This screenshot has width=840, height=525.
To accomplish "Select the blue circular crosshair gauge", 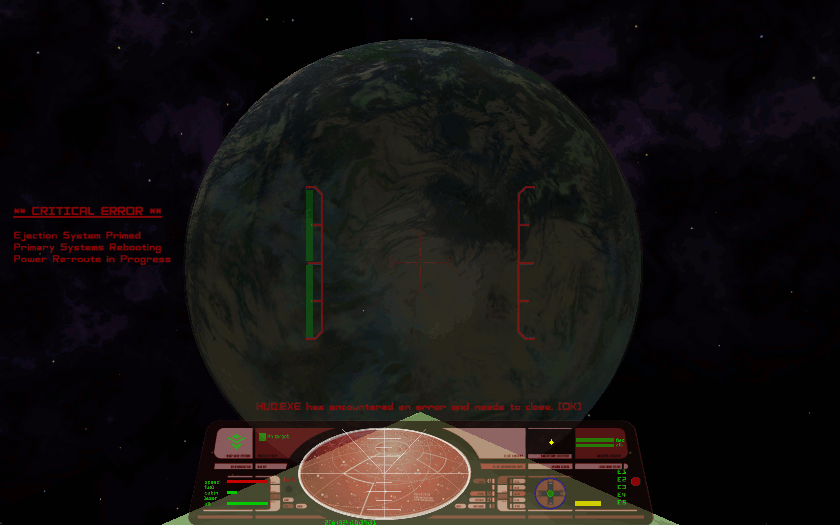I will 549,492.
